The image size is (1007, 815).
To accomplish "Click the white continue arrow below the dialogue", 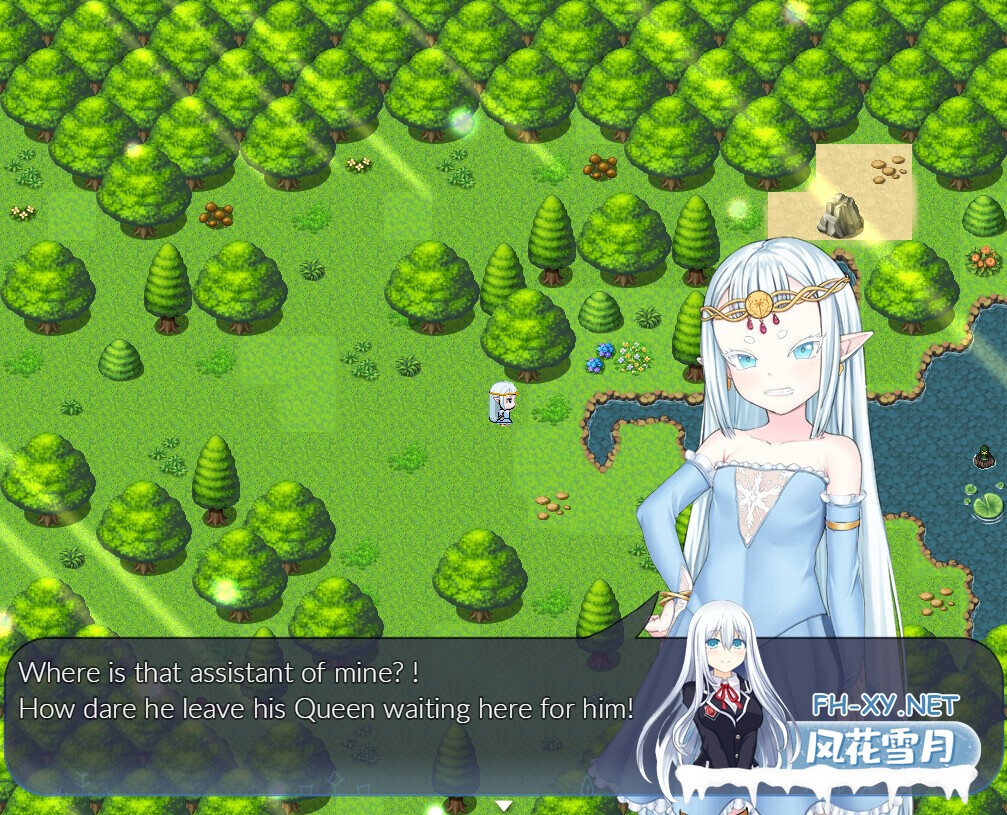I will tap(504, 805).
